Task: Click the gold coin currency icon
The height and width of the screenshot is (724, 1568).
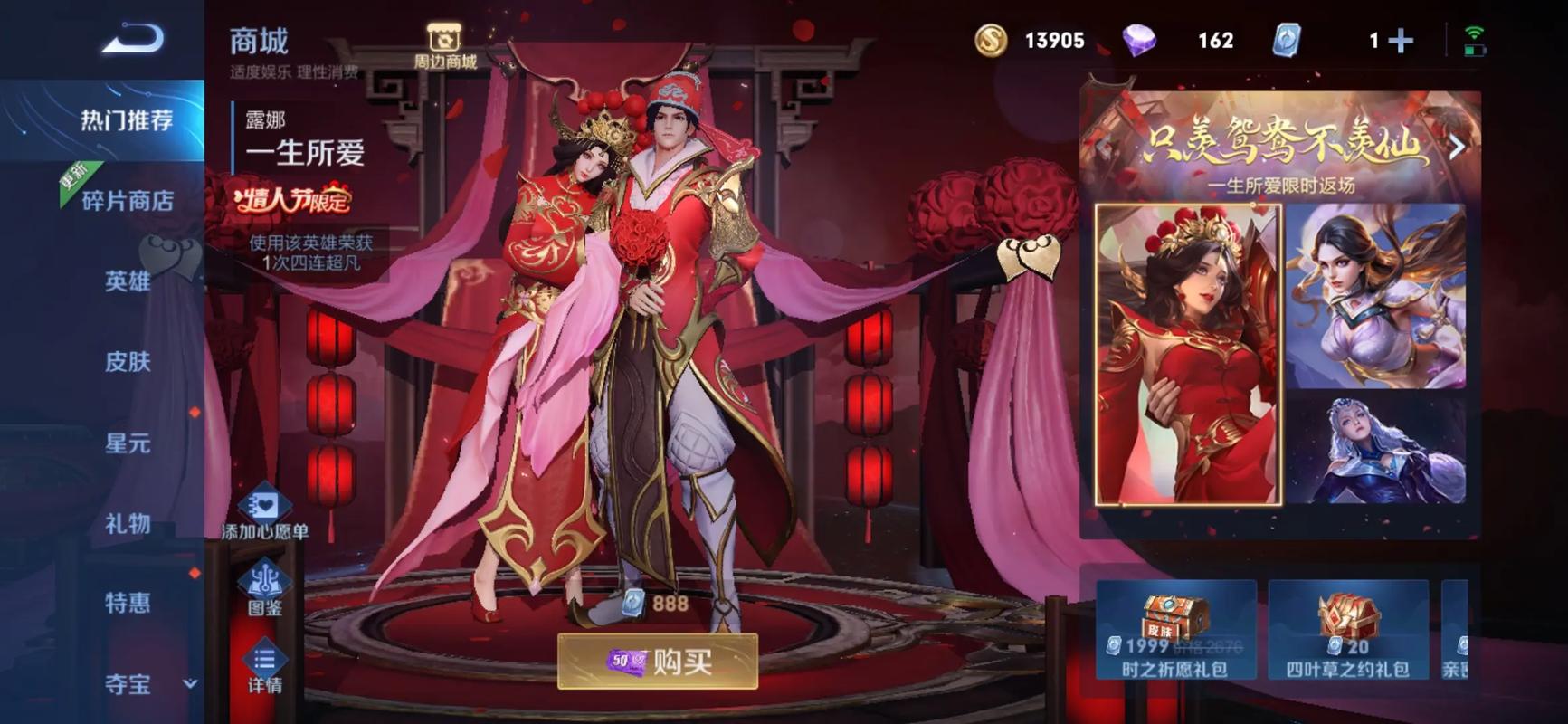Action: pyautogui.click(x=994, y=40)
